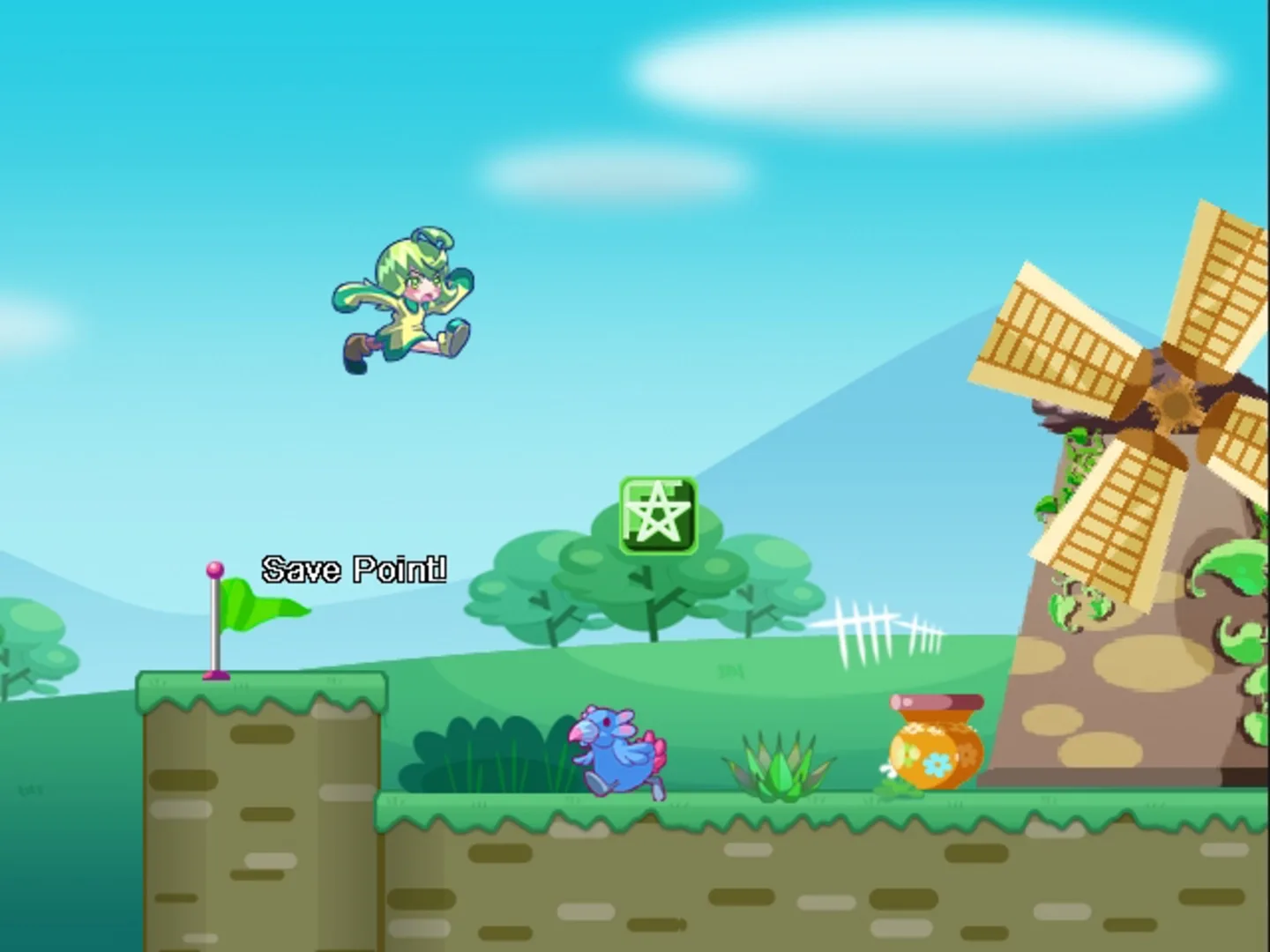Screen dimensions: 1270x952
Task: Collect the green star power-up block
Action: point(658,515)
